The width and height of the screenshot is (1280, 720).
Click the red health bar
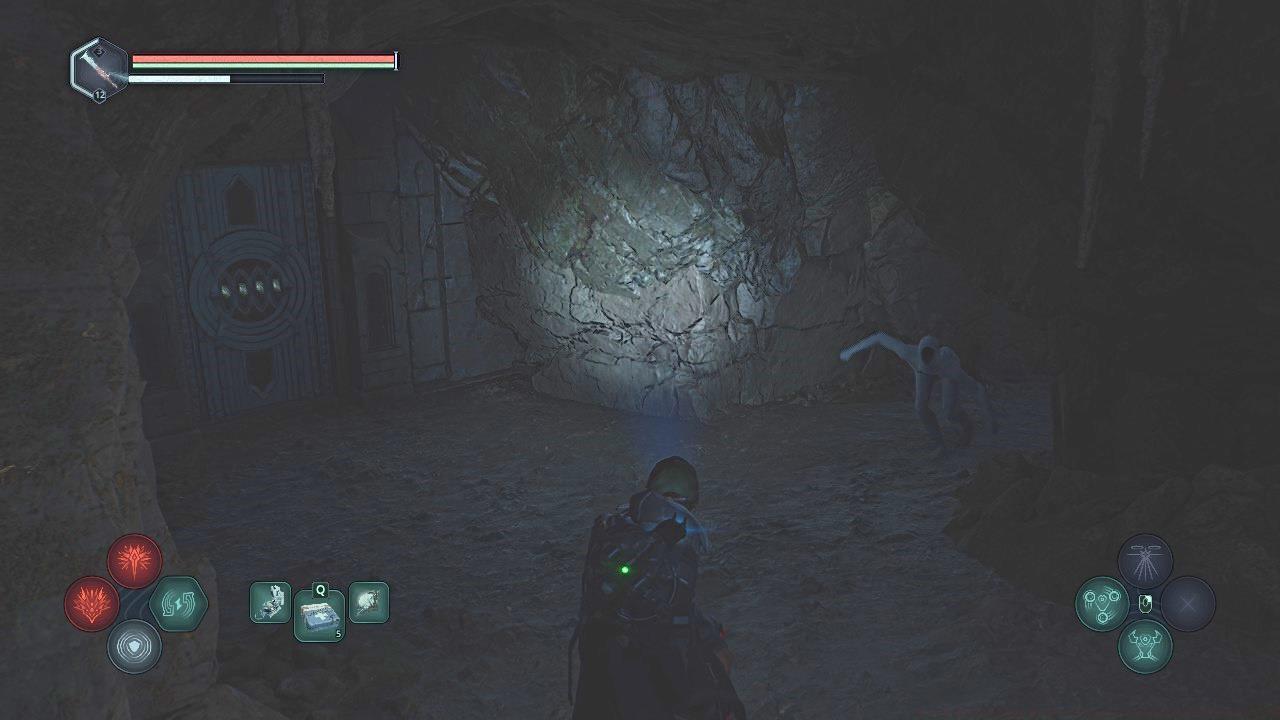pyautogui.click(x=260, y=59)
